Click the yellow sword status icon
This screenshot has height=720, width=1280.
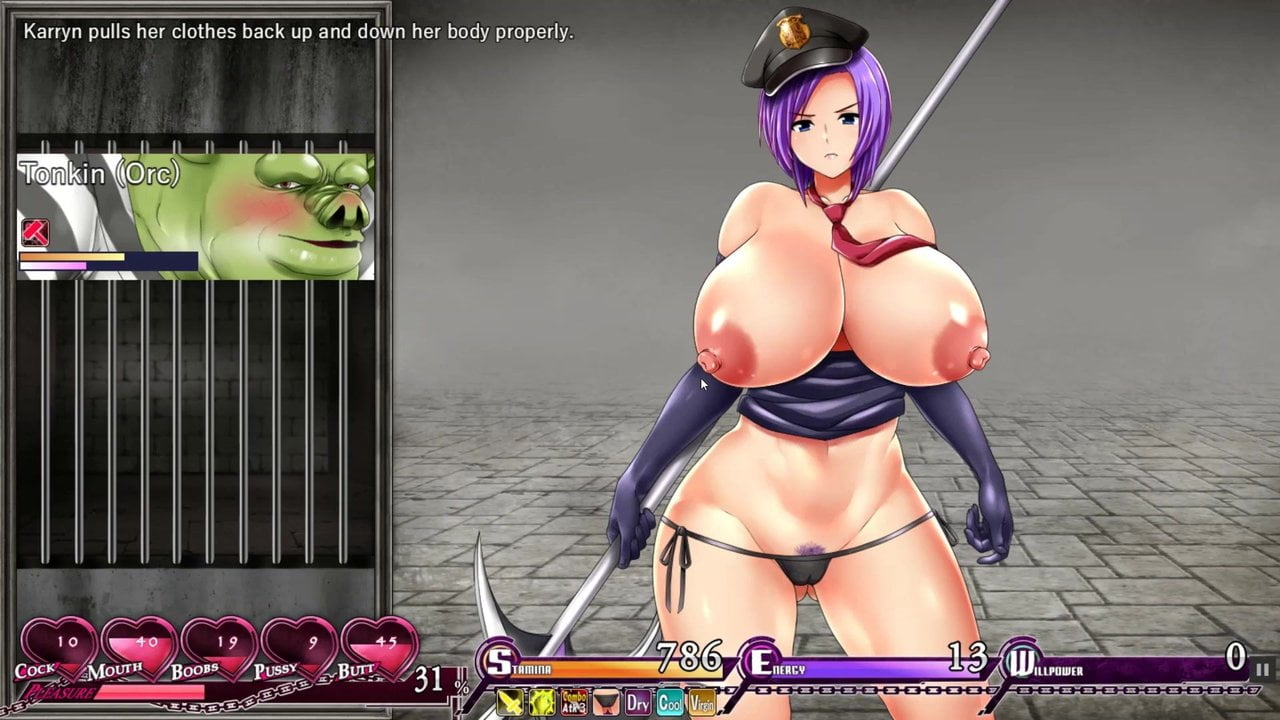point(510,703)
